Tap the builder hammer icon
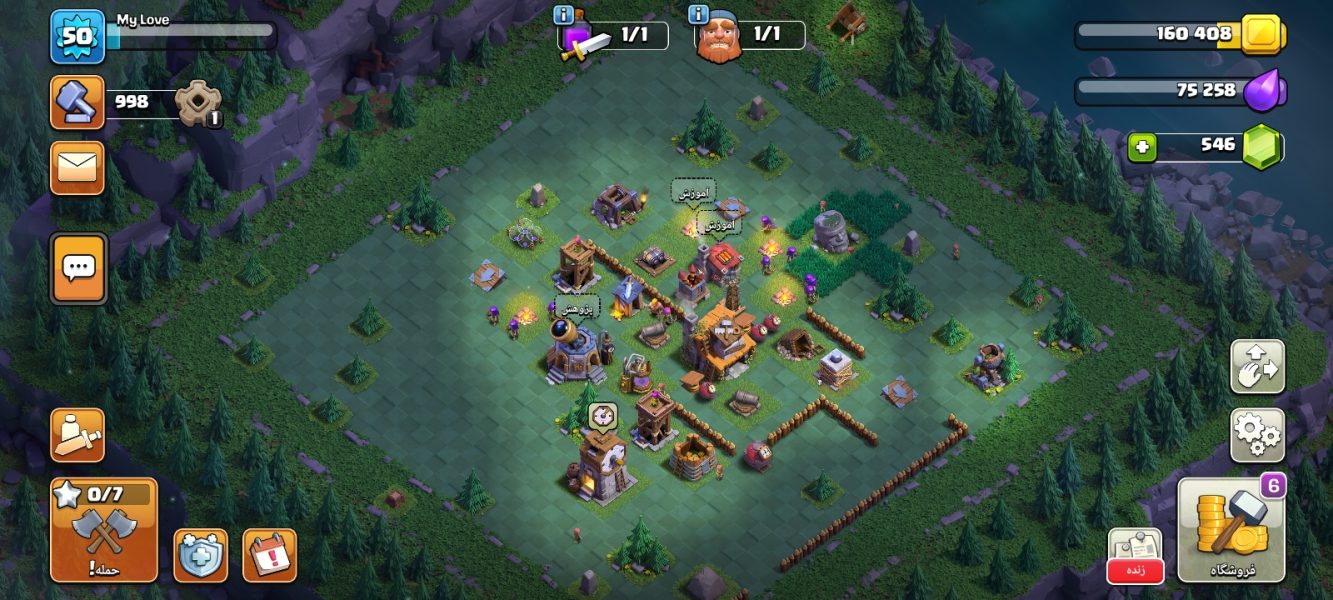 (x=77, y=102)
